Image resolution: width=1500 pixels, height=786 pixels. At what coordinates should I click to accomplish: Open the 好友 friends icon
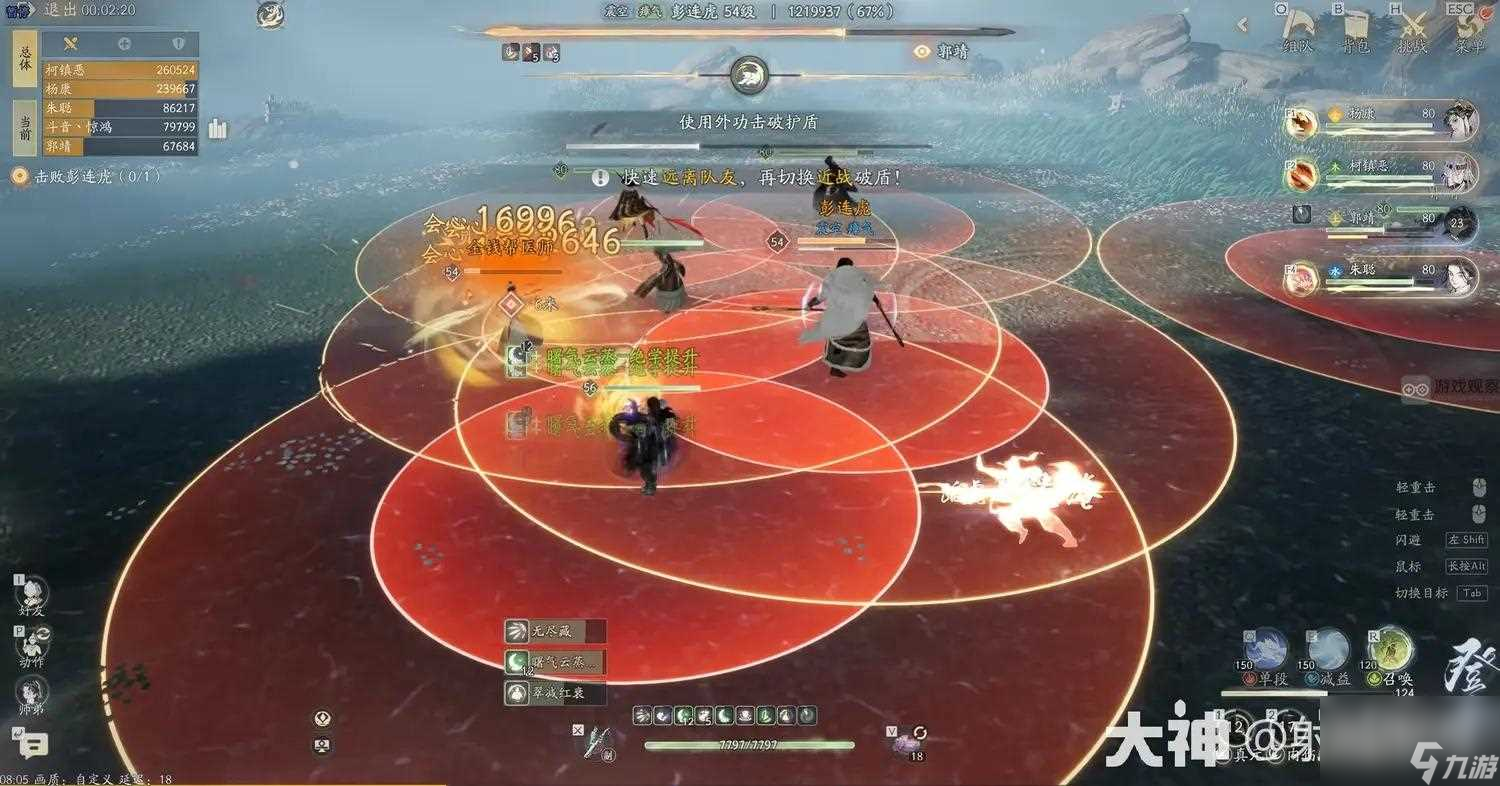(x=30, y=590)
